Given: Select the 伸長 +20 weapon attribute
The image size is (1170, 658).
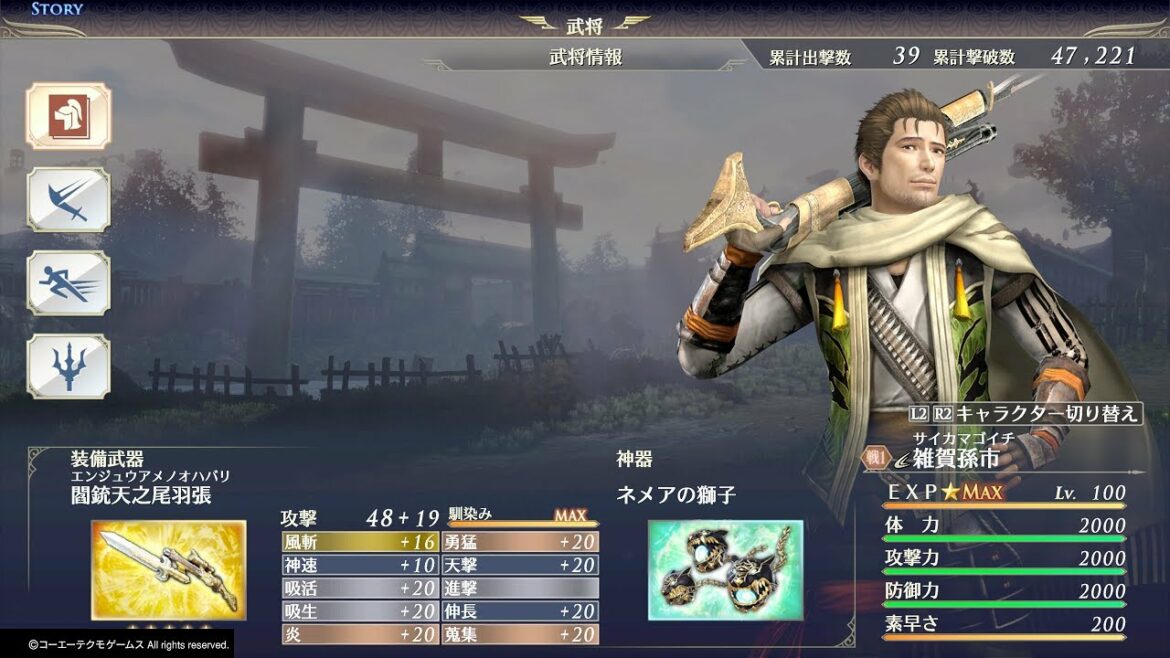Looking at the screenshot, I should pos(520,611).
